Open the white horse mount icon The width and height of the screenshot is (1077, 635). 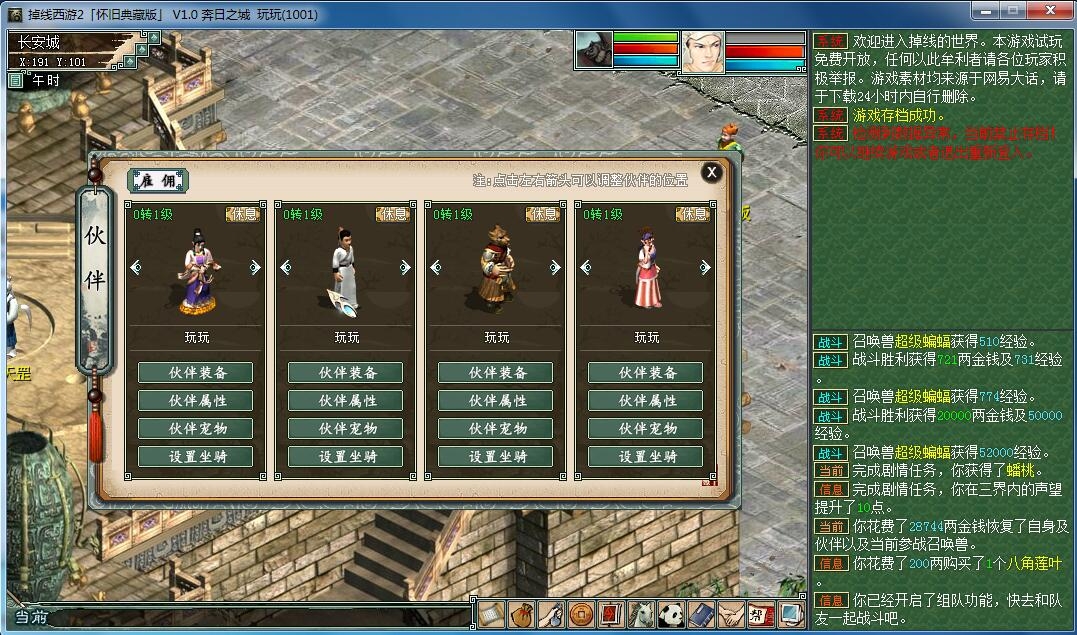(x=641, y=614)
